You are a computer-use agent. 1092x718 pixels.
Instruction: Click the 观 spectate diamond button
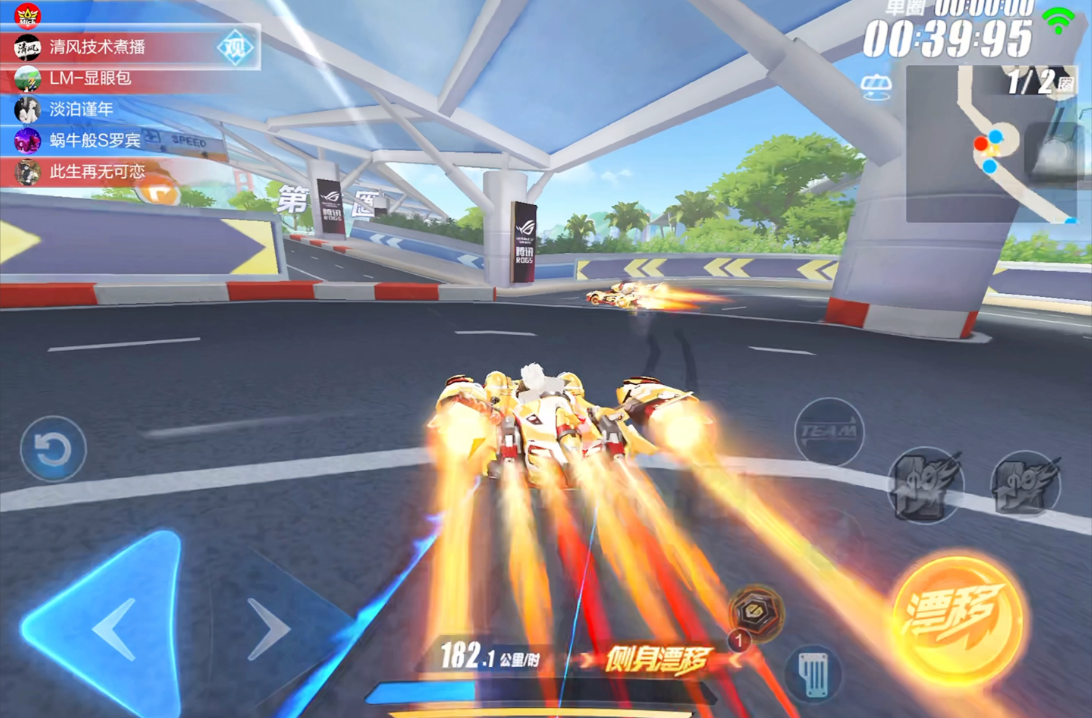[x=236, y=47]
